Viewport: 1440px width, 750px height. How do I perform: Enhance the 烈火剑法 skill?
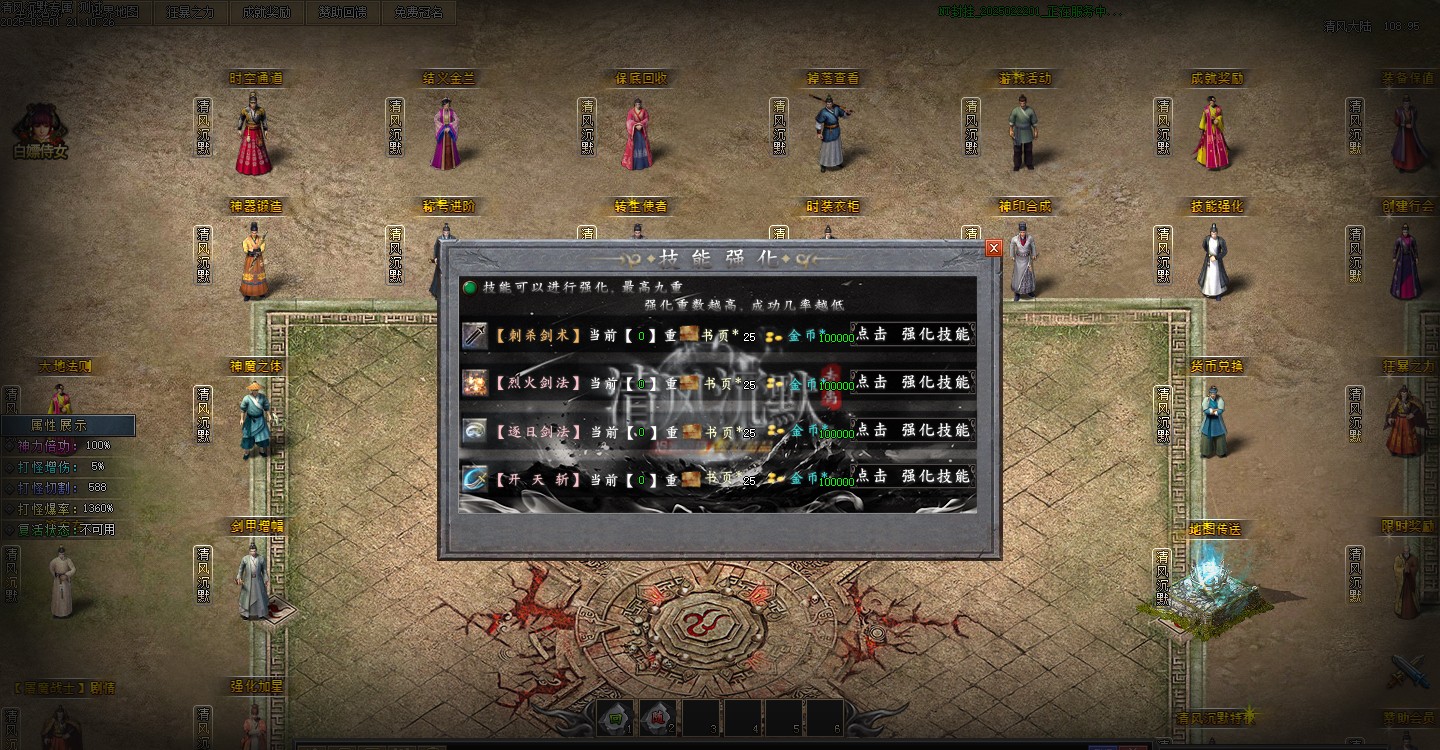click(x=912, y=382)
